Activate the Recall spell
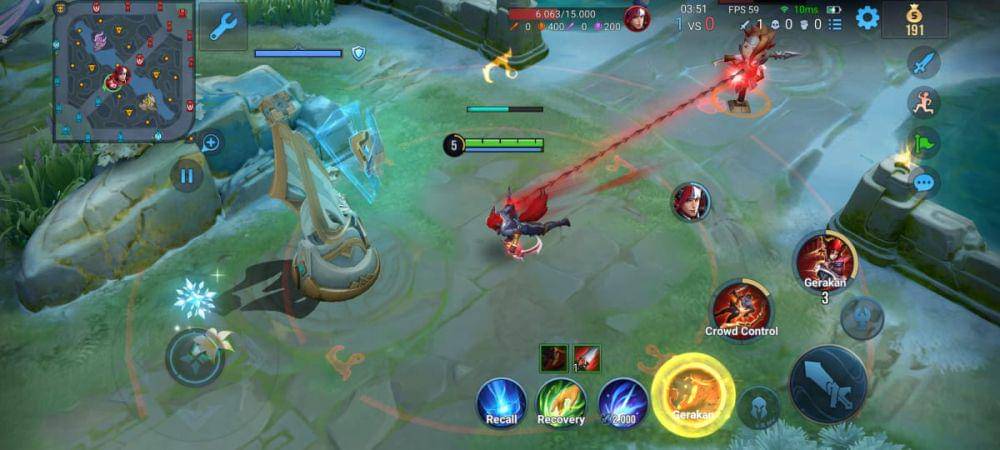Image resolution: width=1000 pixels, height=450 pixels. tap(501, 402)
